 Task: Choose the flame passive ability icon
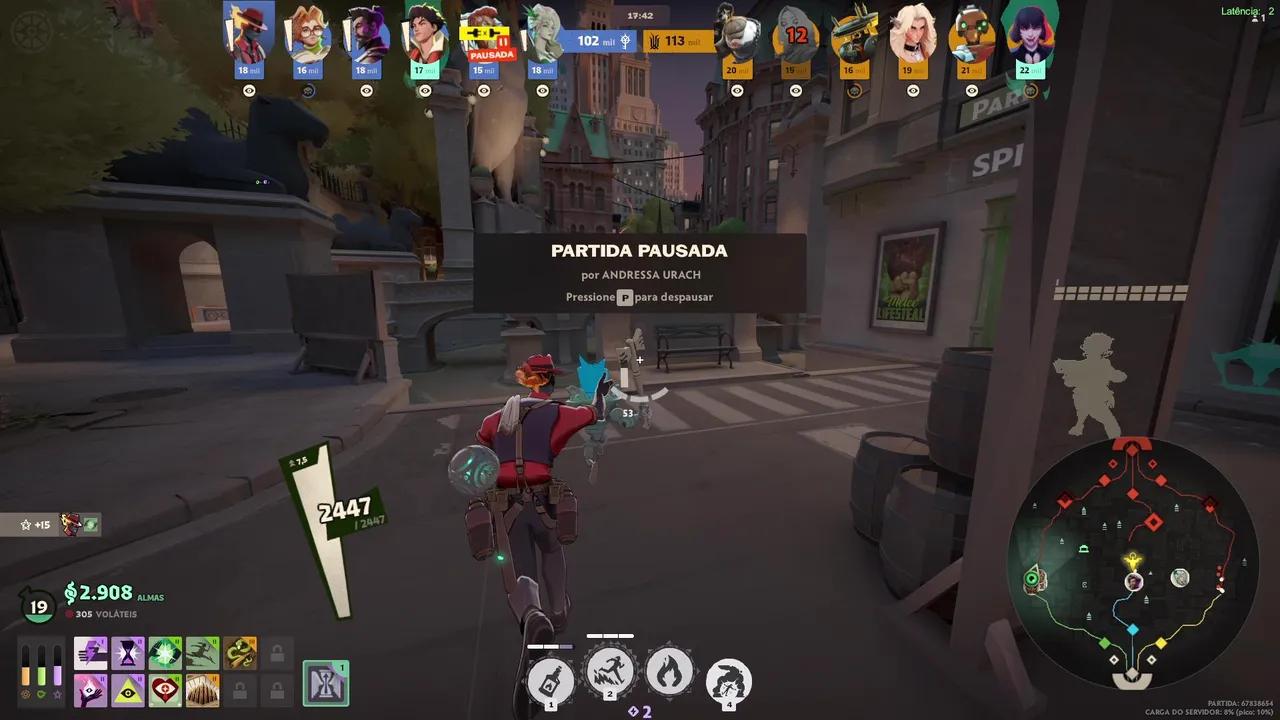[669, 672]
